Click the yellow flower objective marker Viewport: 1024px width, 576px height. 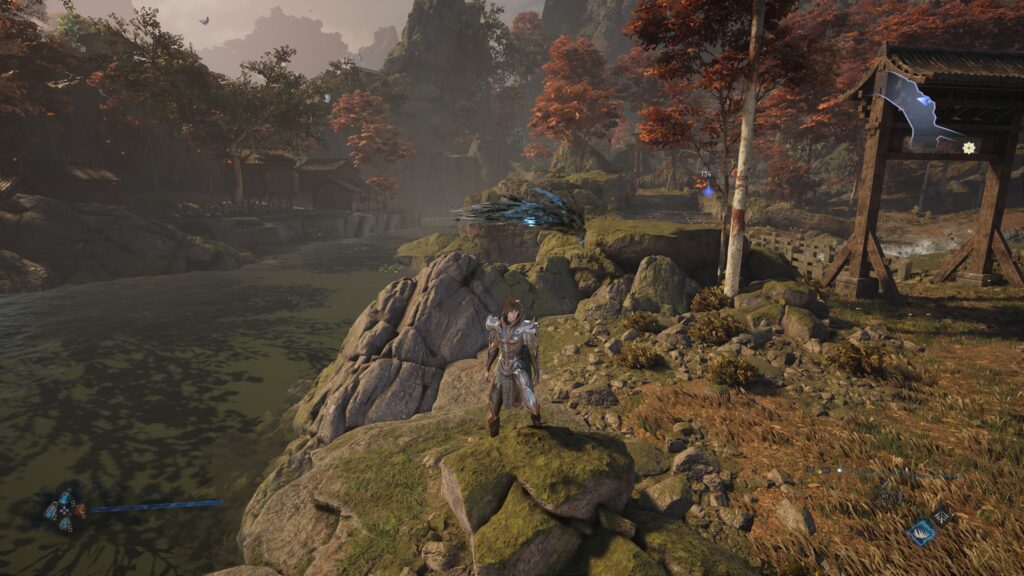pos(968,148)
